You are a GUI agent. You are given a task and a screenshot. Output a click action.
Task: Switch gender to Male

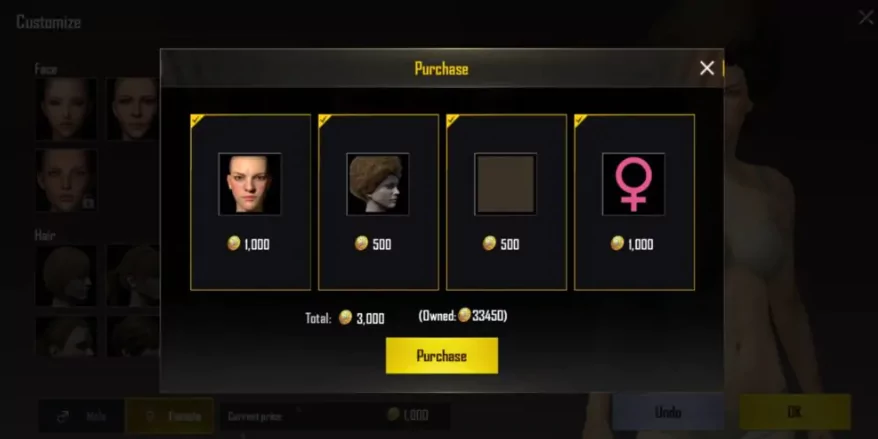coord(82,415)
